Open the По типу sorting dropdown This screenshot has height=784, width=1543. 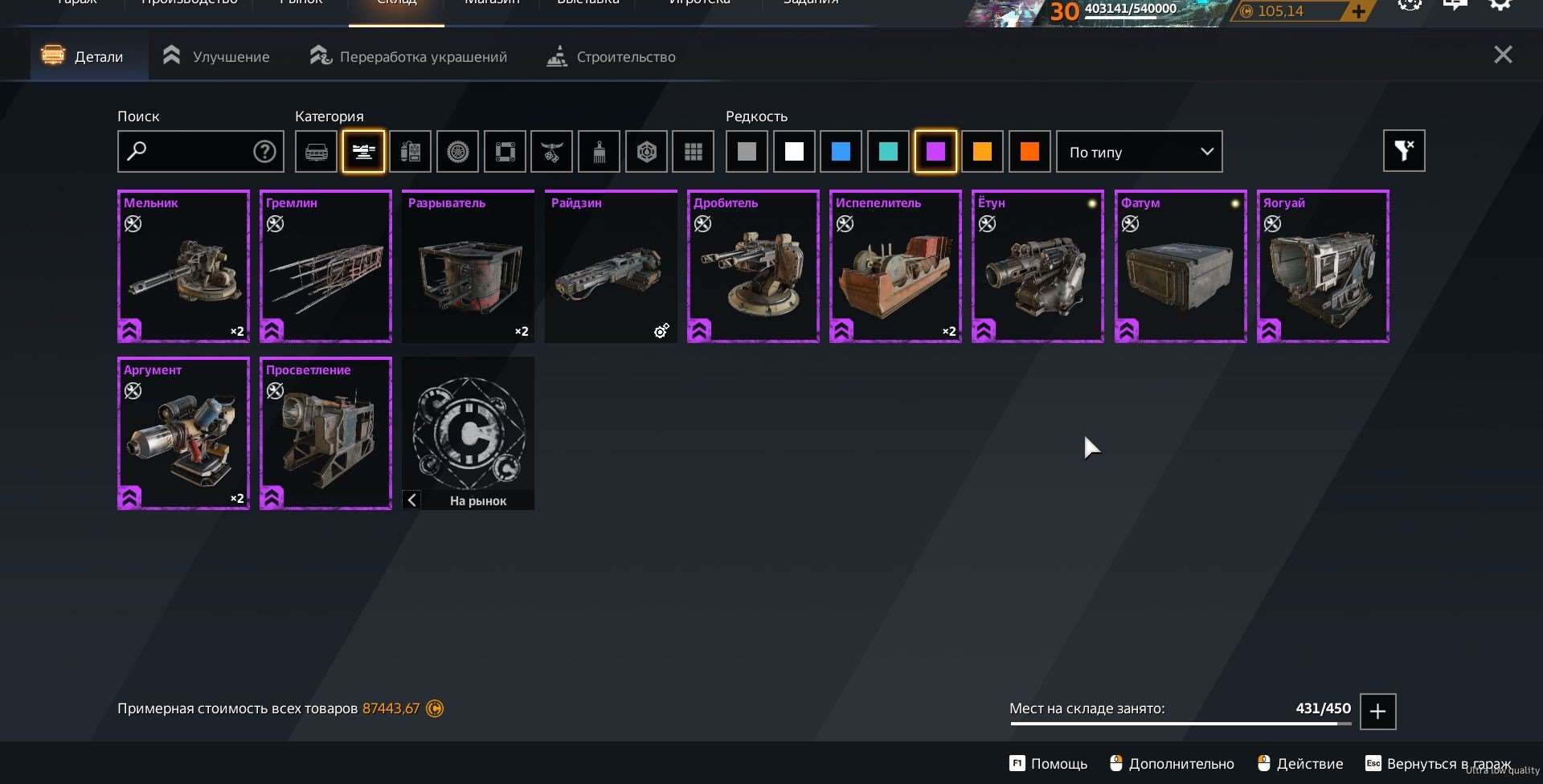[1139, 151]
